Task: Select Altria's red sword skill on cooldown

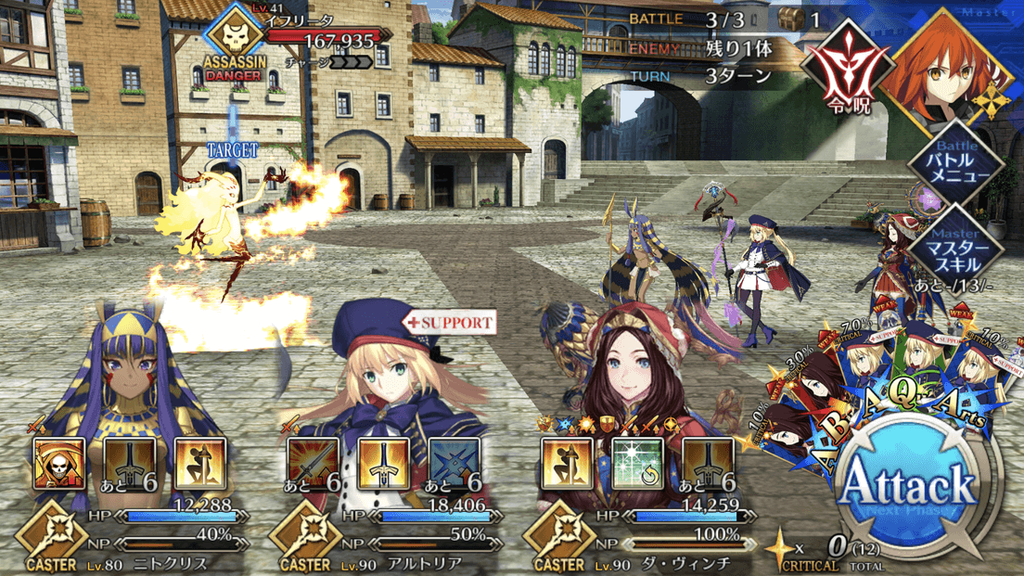Action: pos(313,463)
